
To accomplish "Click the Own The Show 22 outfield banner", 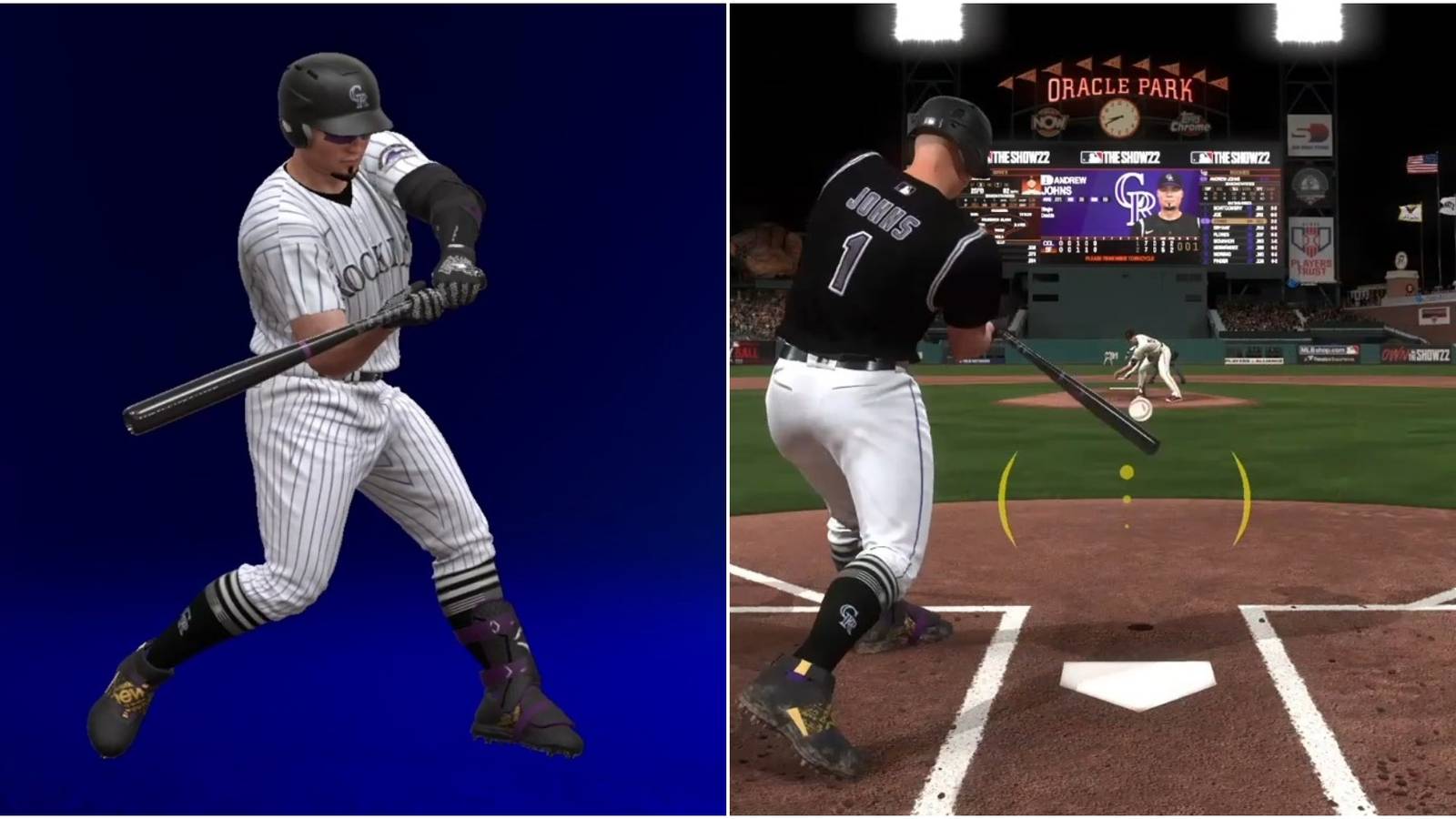I will pyautogui.click(x=1417, y=353).
